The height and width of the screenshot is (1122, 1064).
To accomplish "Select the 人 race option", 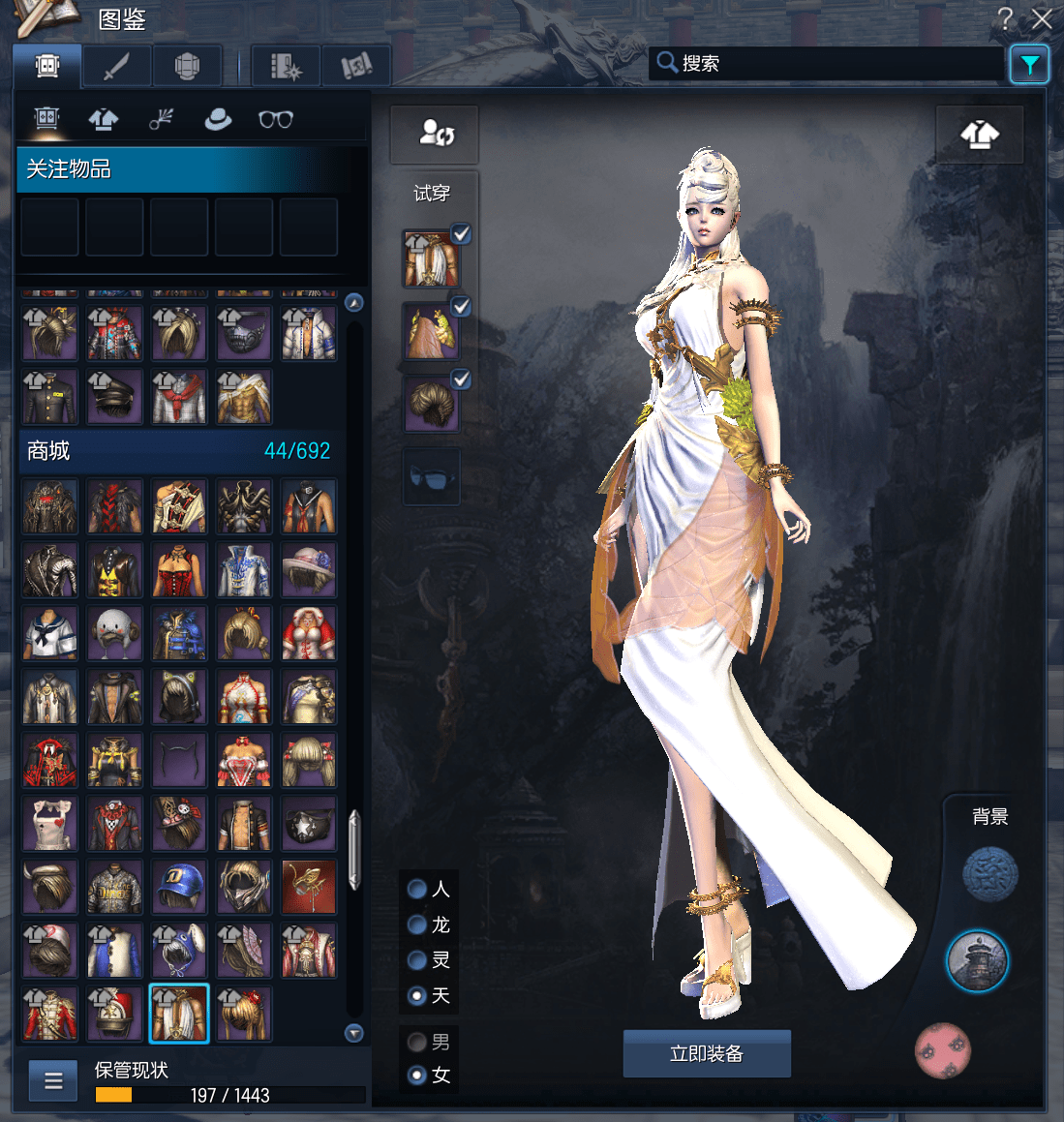I will (418, 889).
